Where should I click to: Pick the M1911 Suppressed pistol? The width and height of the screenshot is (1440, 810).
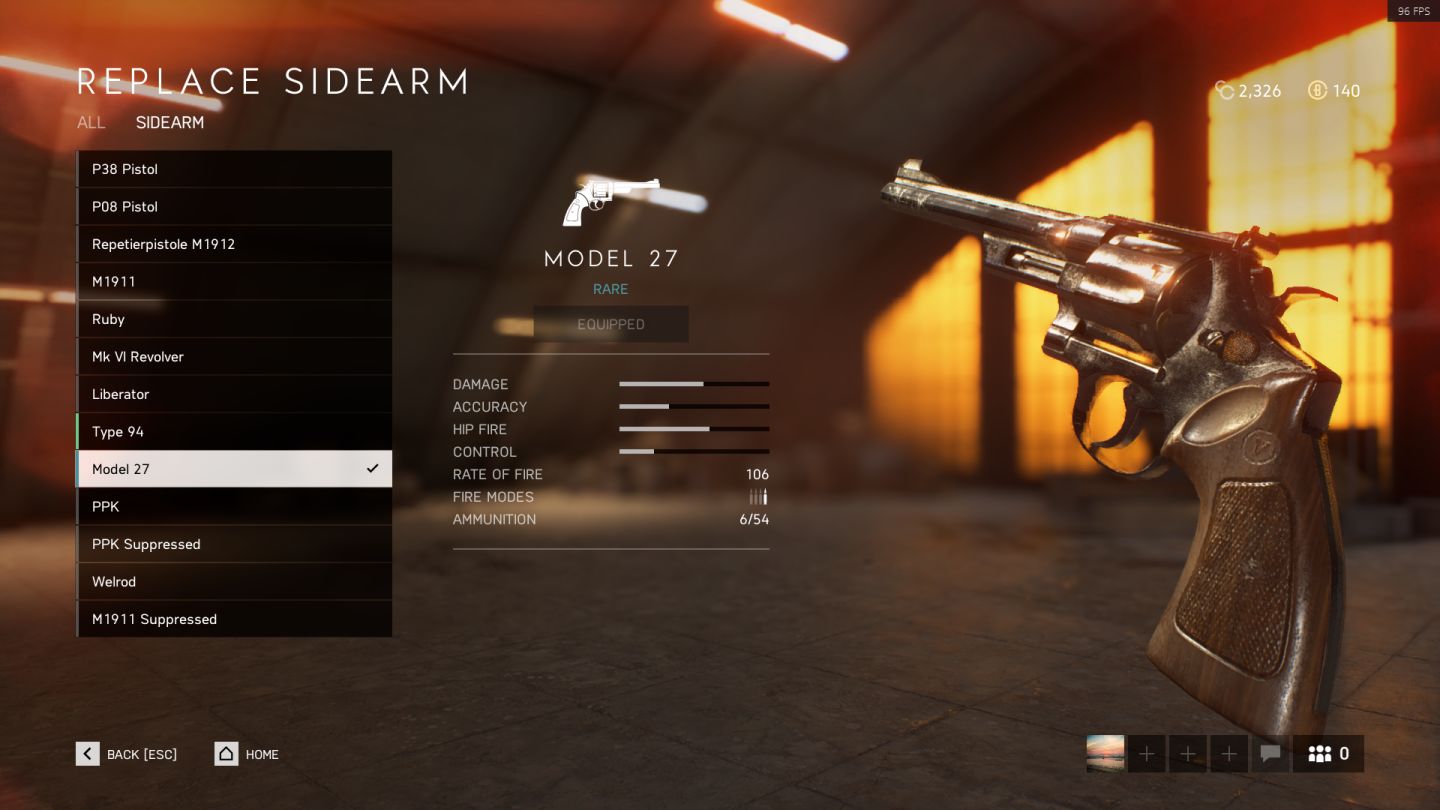(x=234, y=619)
